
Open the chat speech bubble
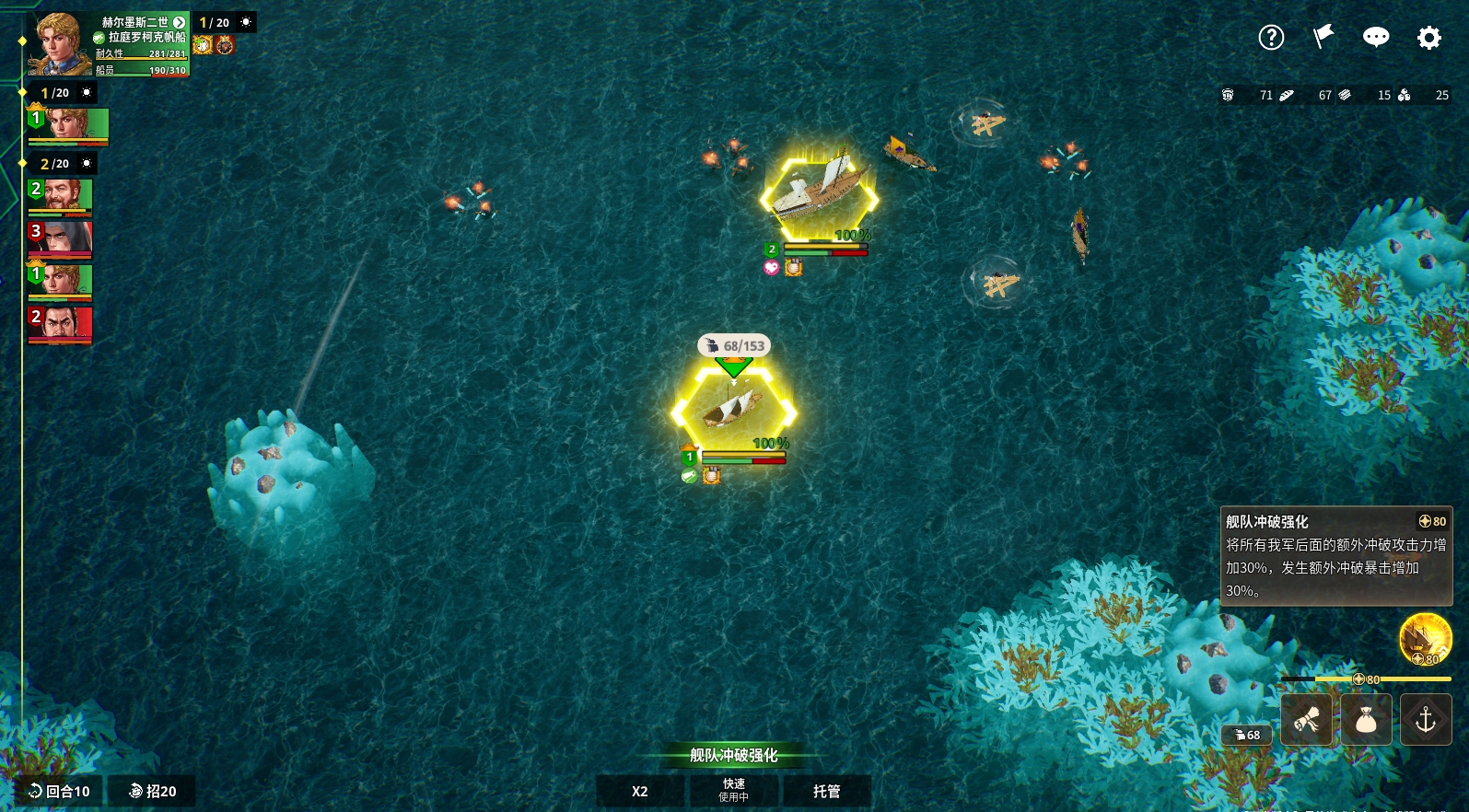[x=1376, y=37]
